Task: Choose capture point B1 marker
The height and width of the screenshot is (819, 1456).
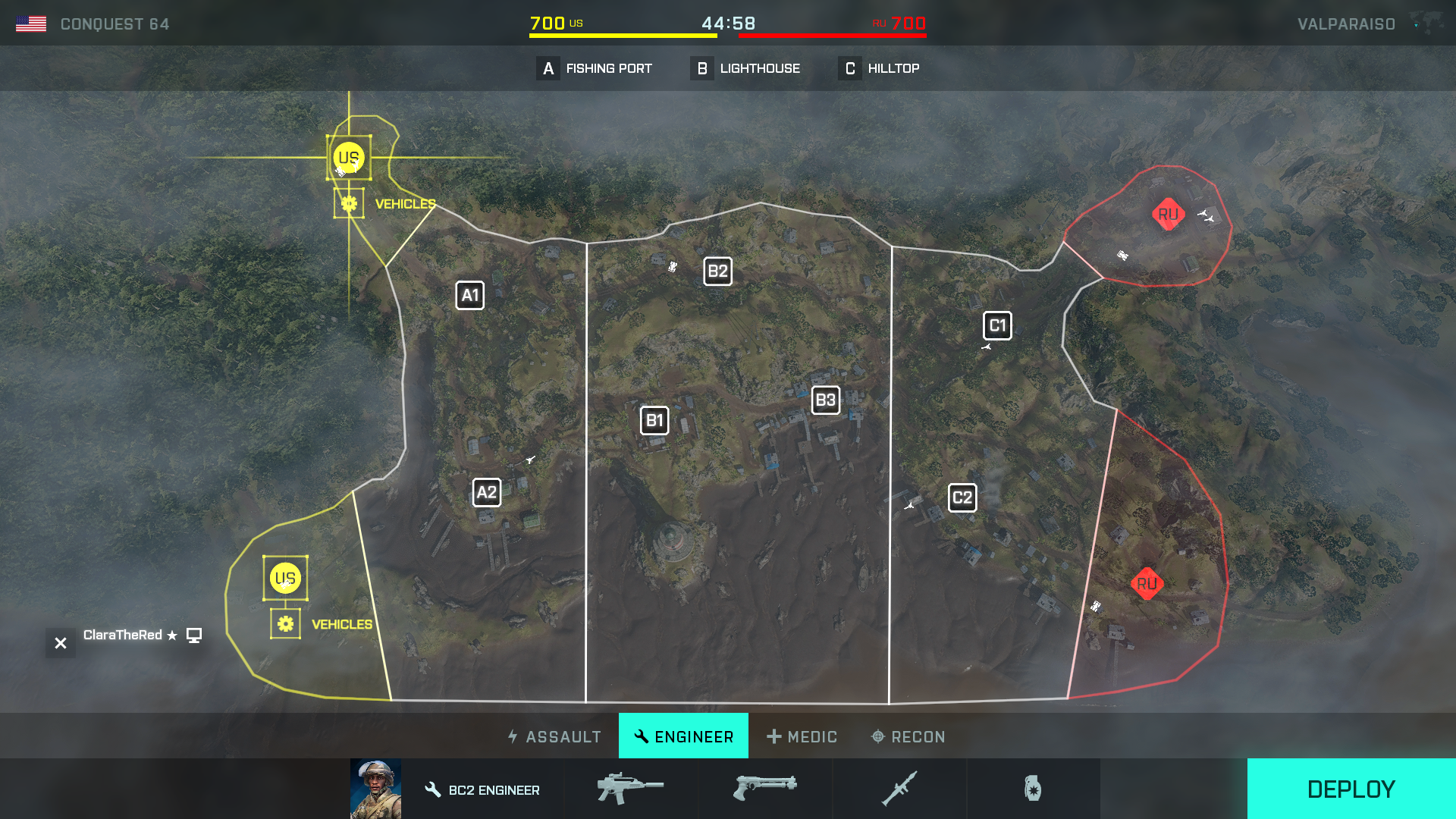Action: (x=654, y=420)
